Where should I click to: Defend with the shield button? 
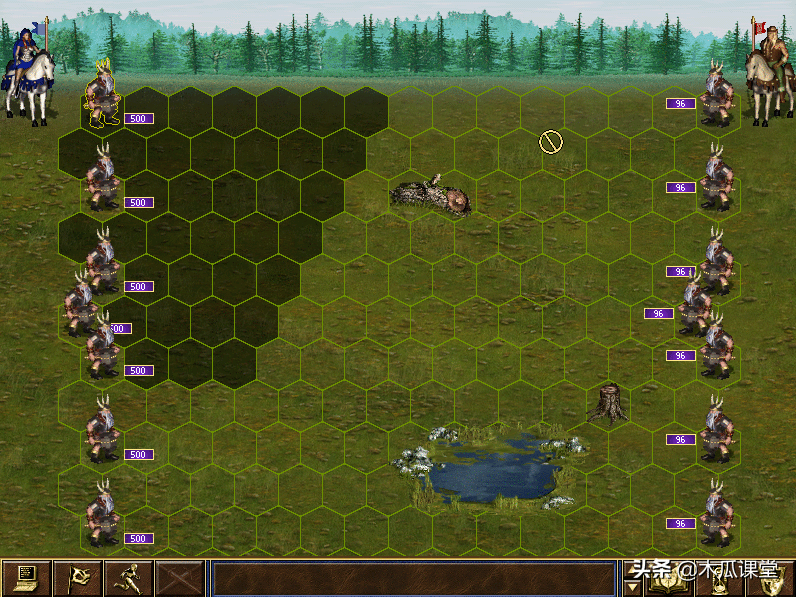click(770, 580)
